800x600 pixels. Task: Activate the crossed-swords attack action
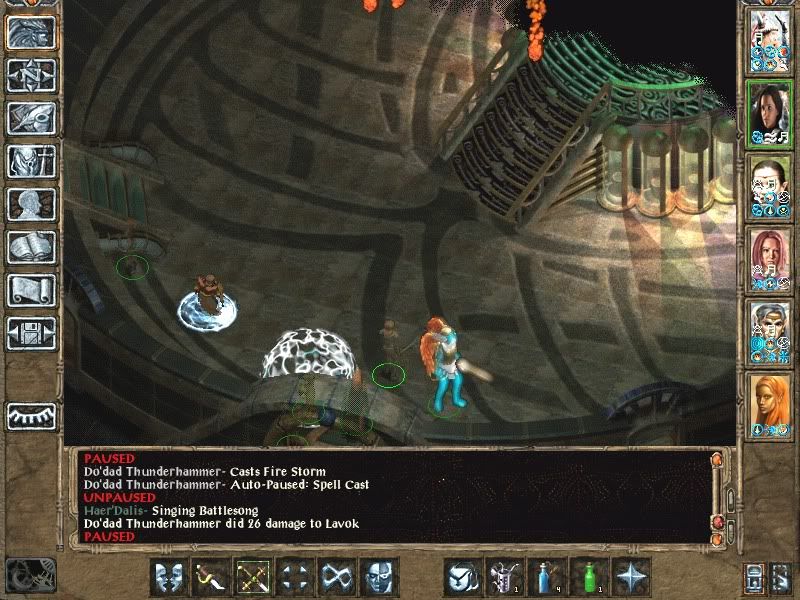point(253,577)
